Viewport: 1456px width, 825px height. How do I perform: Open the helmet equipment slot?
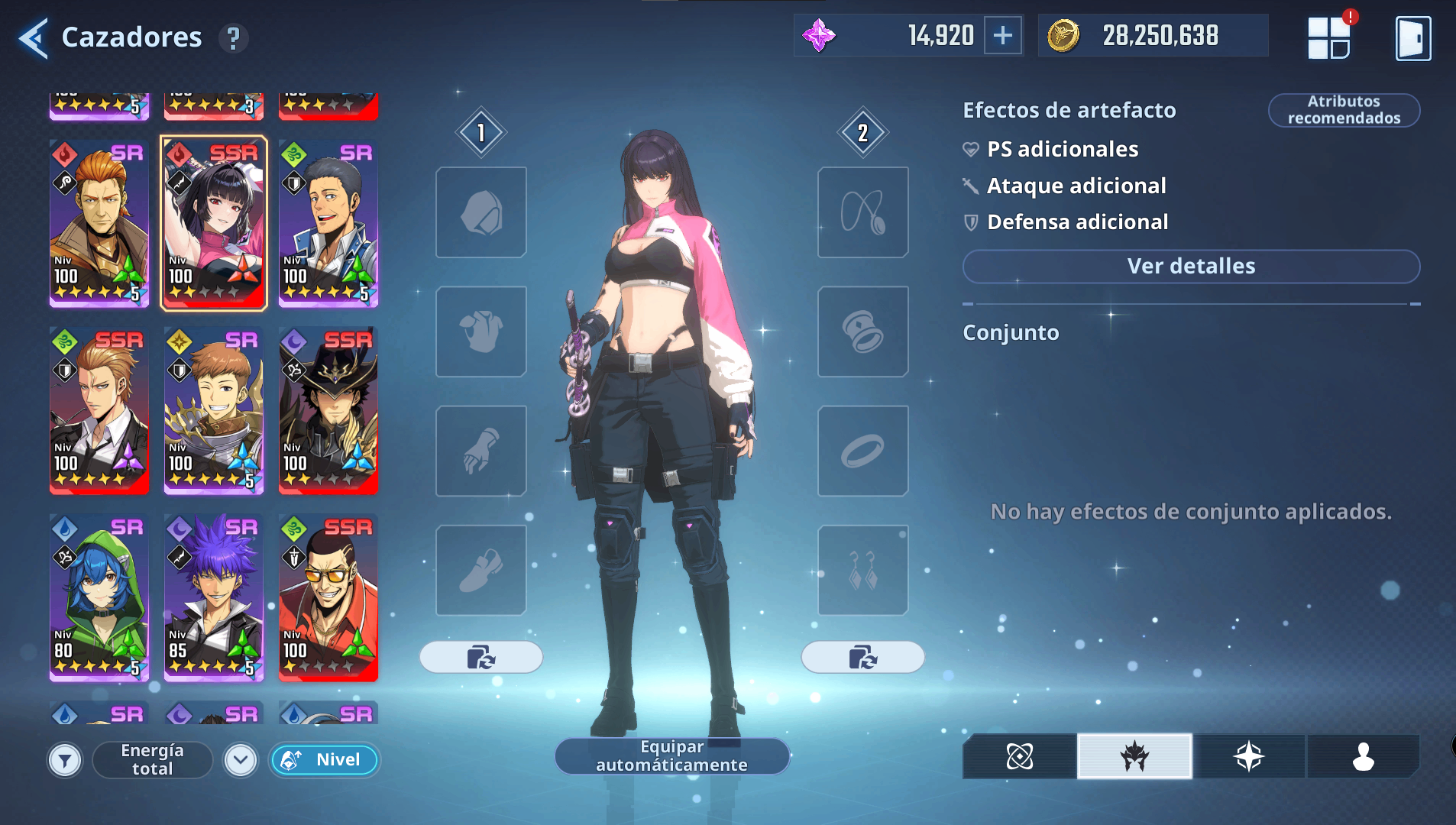tap(480, 212)
